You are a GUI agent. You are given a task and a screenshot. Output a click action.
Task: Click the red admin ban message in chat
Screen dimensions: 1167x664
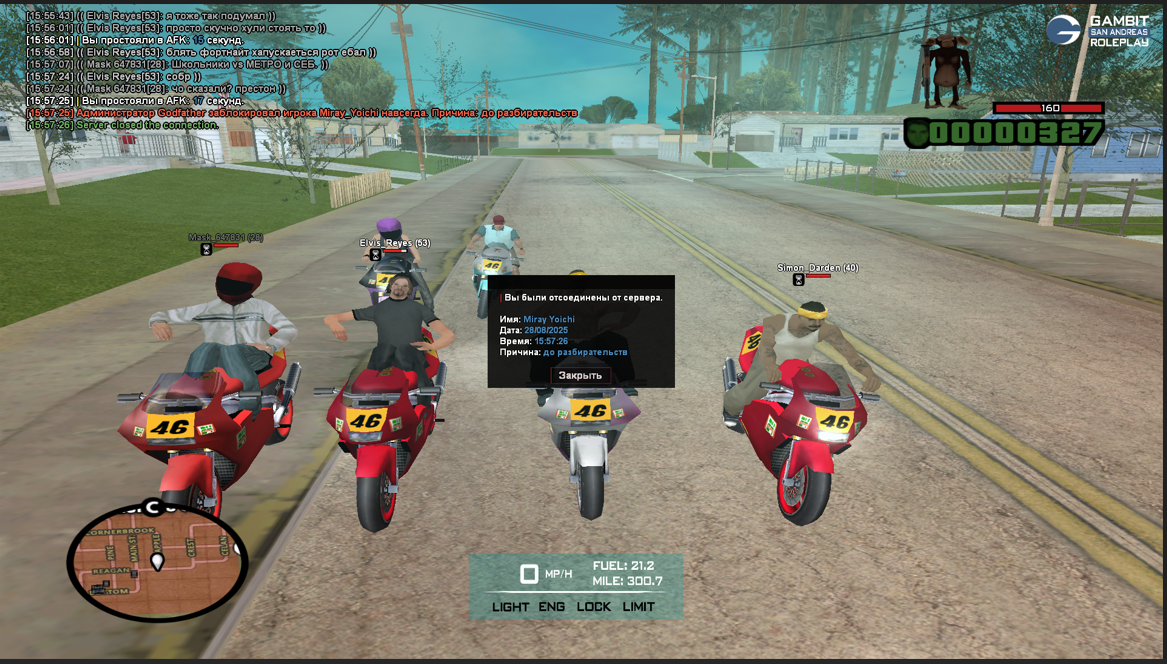point(302,113)
